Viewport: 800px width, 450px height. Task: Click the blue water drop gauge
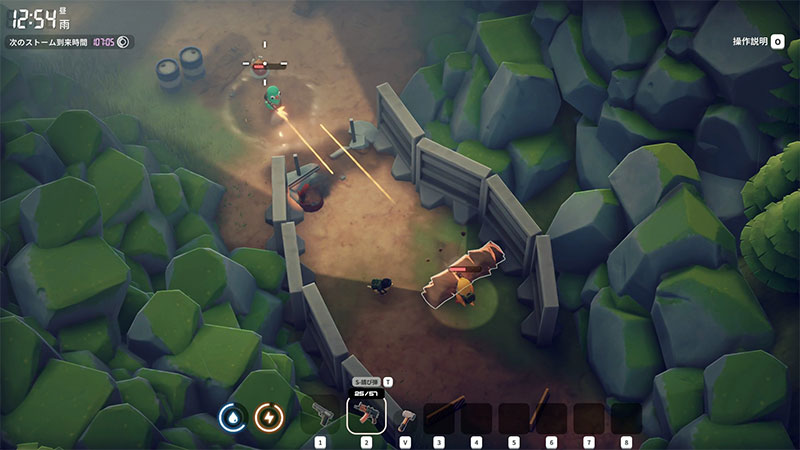232,416
